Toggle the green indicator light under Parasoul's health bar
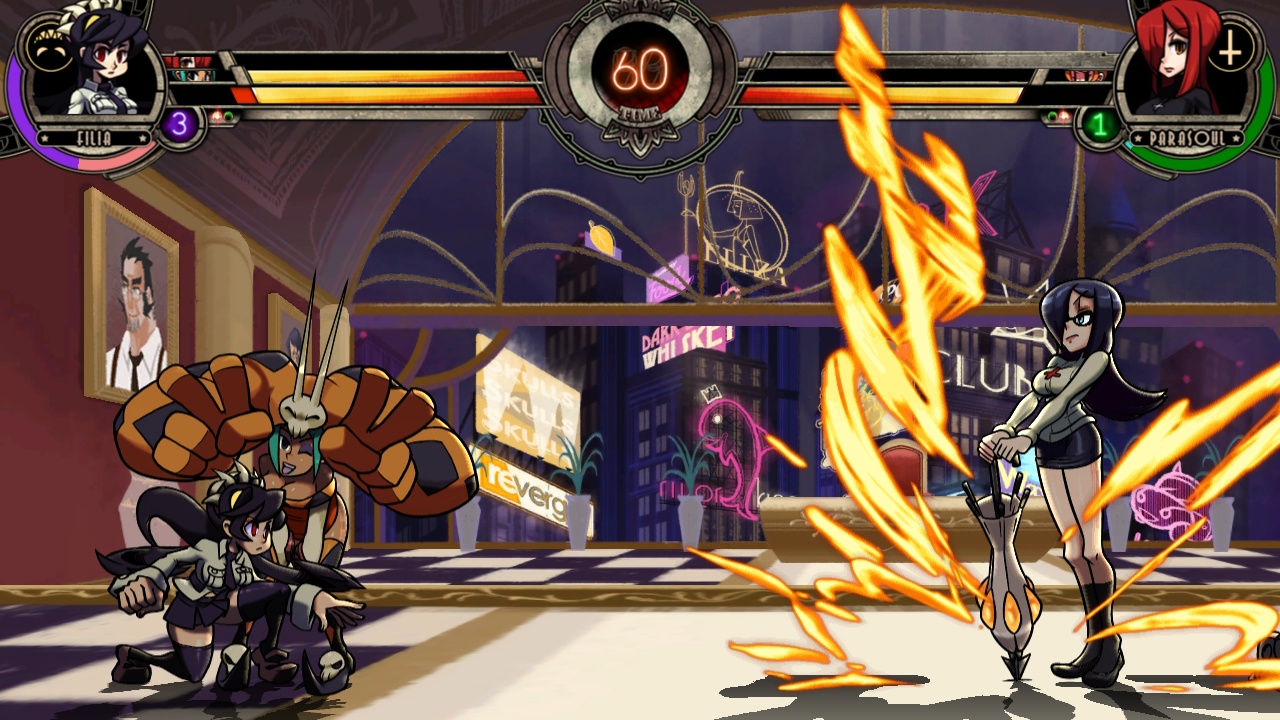This screenshot has width=1280, height=720. coord(1051,116)
